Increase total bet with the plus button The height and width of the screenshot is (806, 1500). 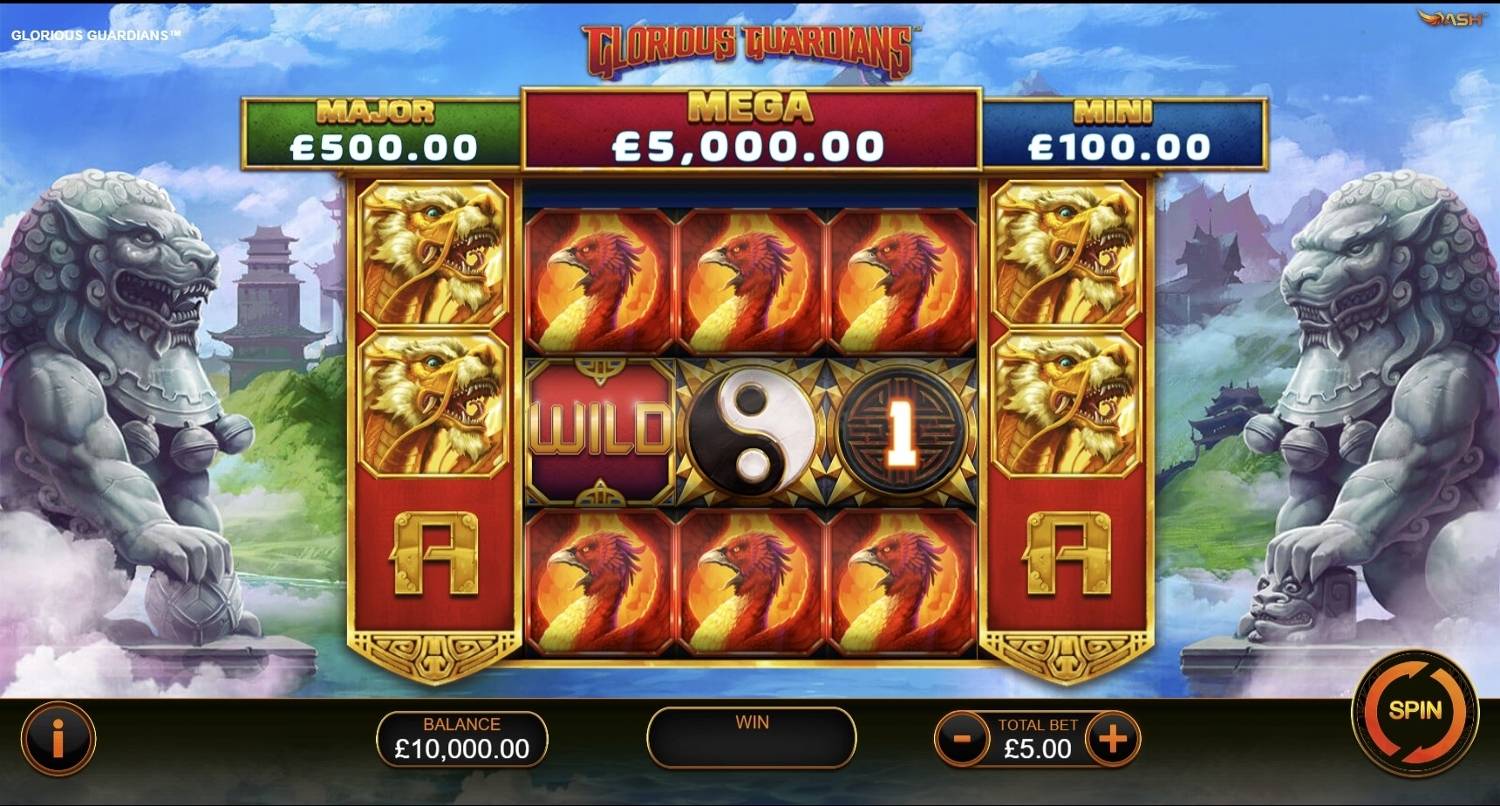coord(1112,740)
